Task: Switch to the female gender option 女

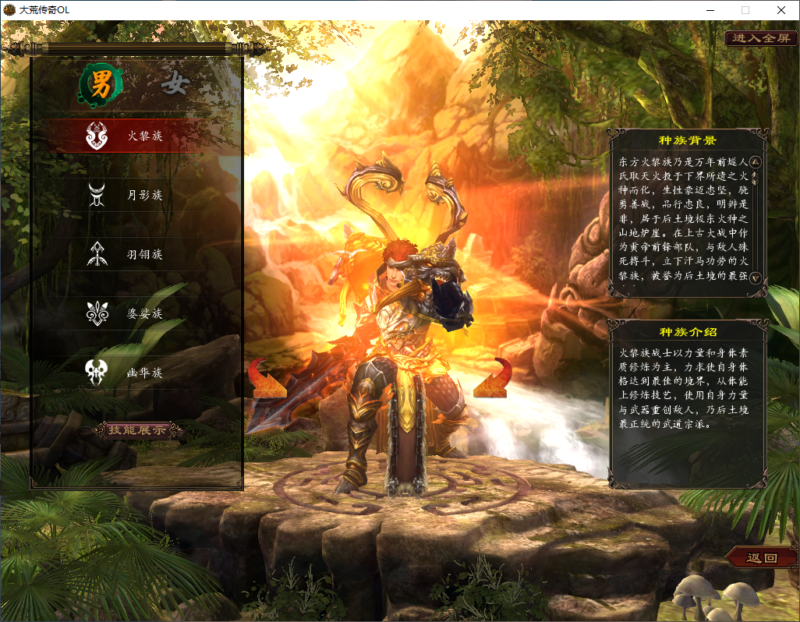Action: 175,85
